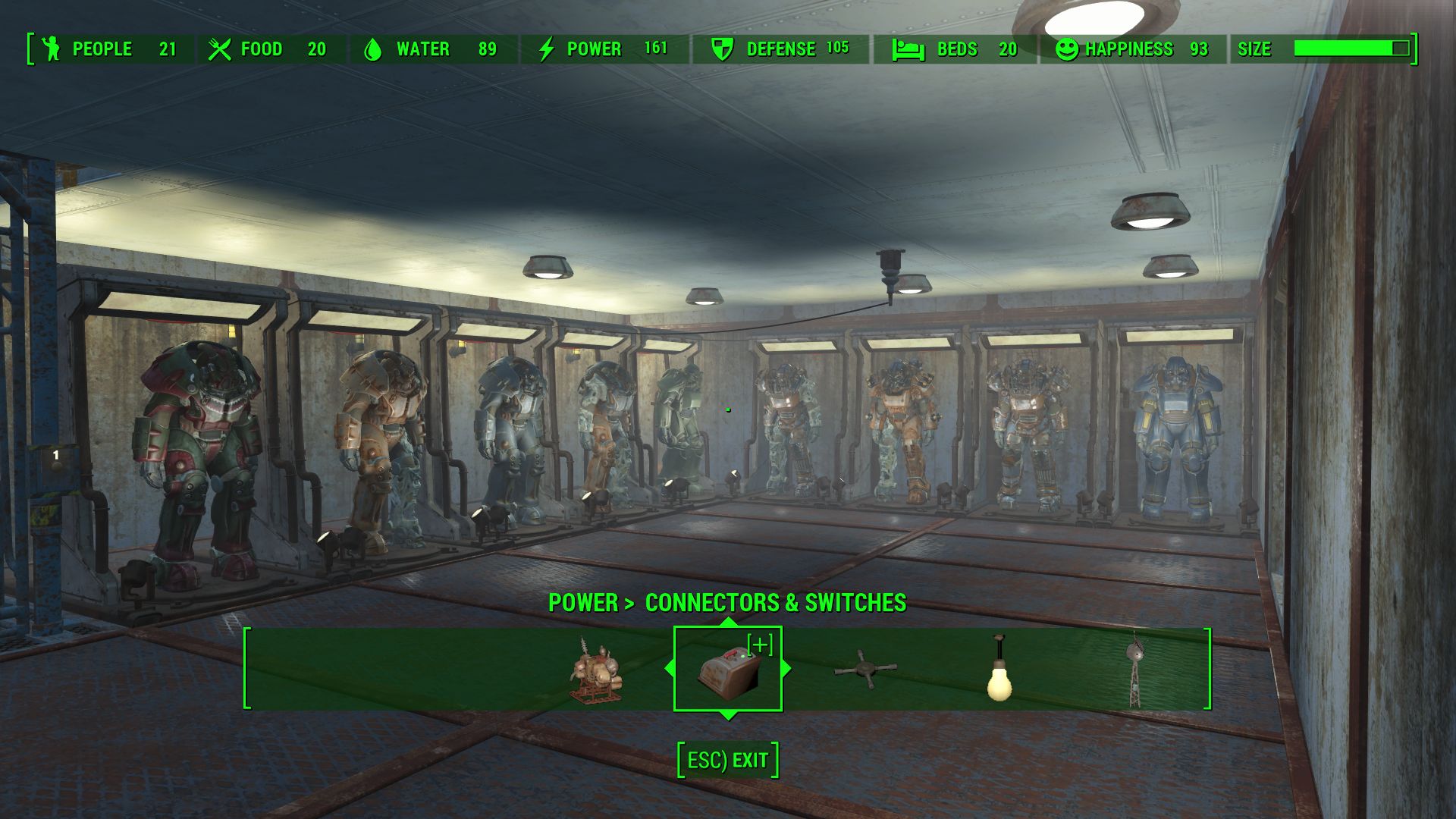Viewport: 1456px width, 819px height.
Task: Click the left arrow beside the selected item
Action: tap(669, 669)
